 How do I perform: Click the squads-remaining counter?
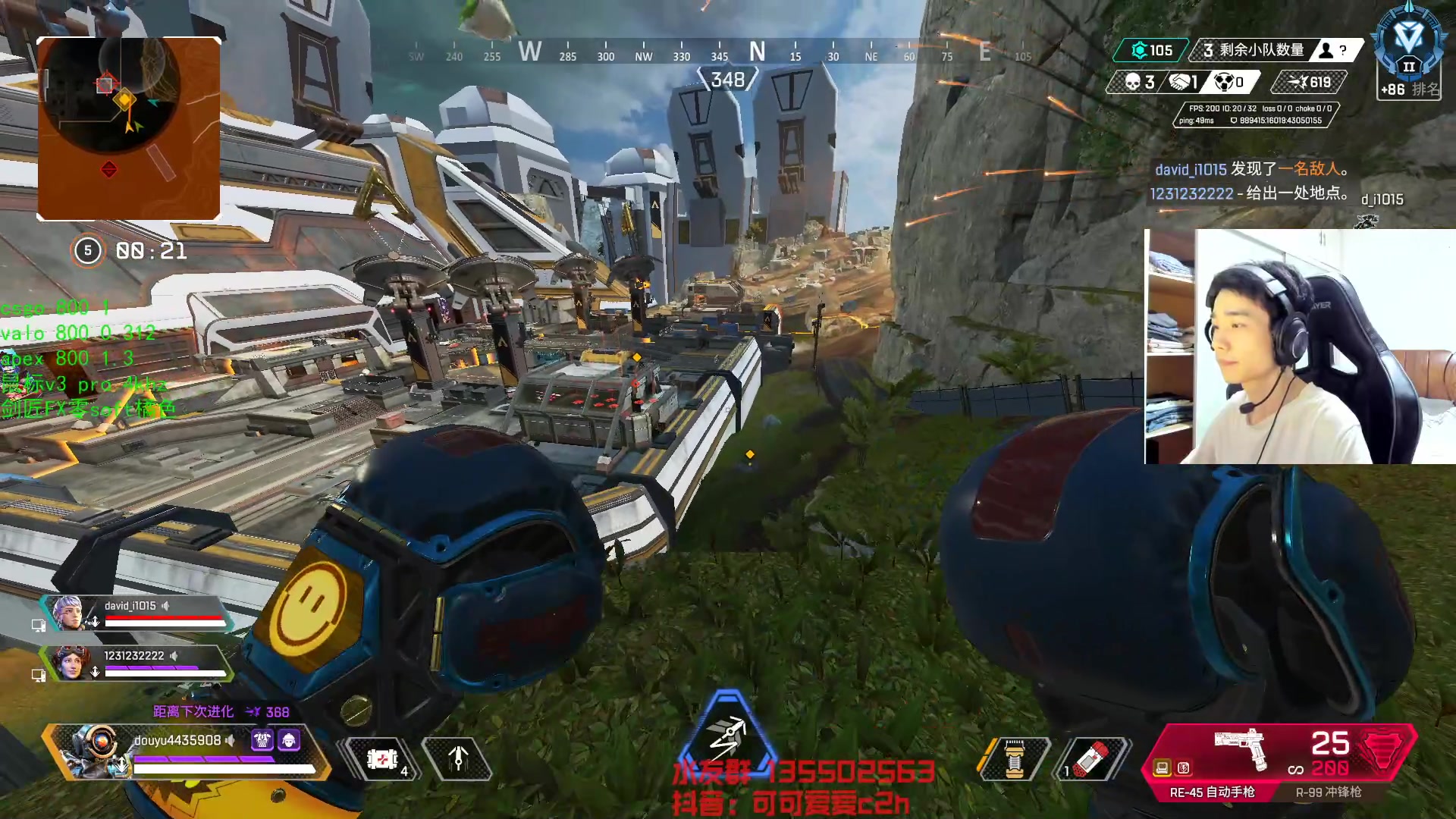click(1255, 50)
